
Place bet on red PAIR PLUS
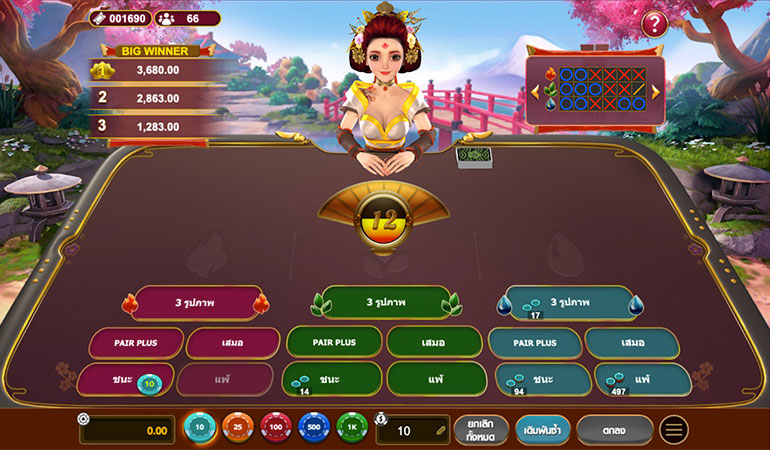click(135, 343)
